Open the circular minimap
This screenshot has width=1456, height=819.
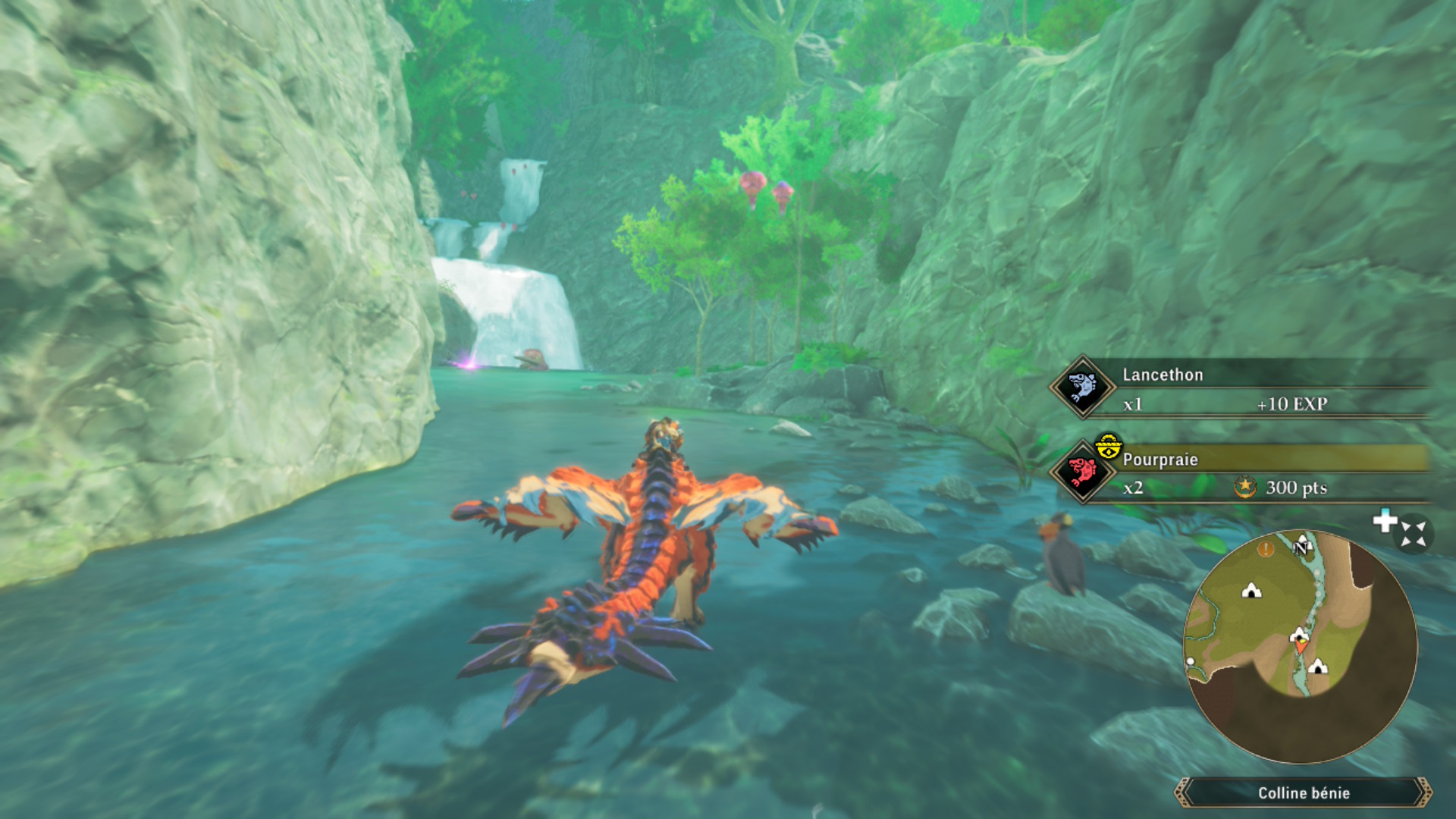point(1300,646)
